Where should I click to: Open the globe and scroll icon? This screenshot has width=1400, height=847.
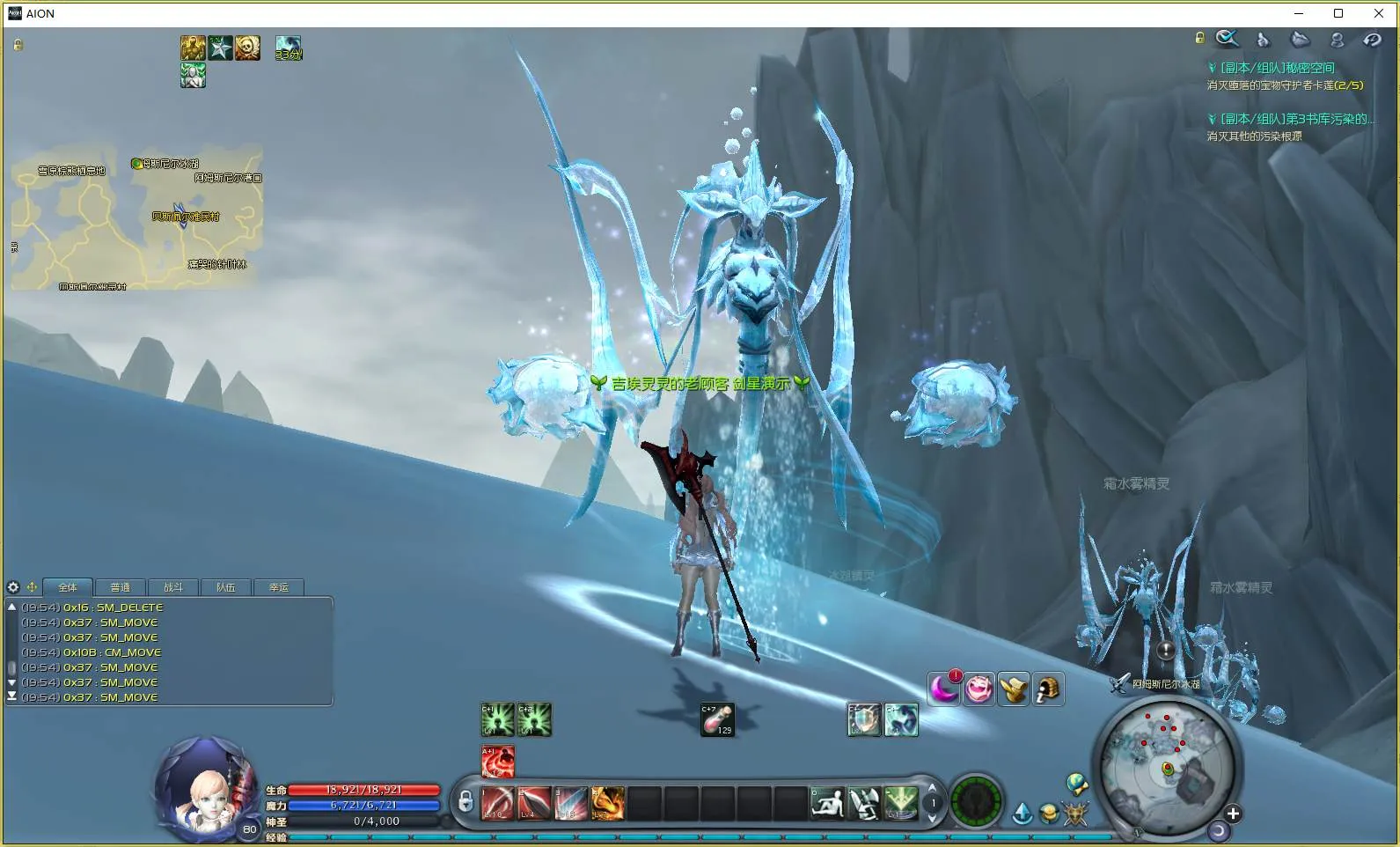[x=1076, y=783]
